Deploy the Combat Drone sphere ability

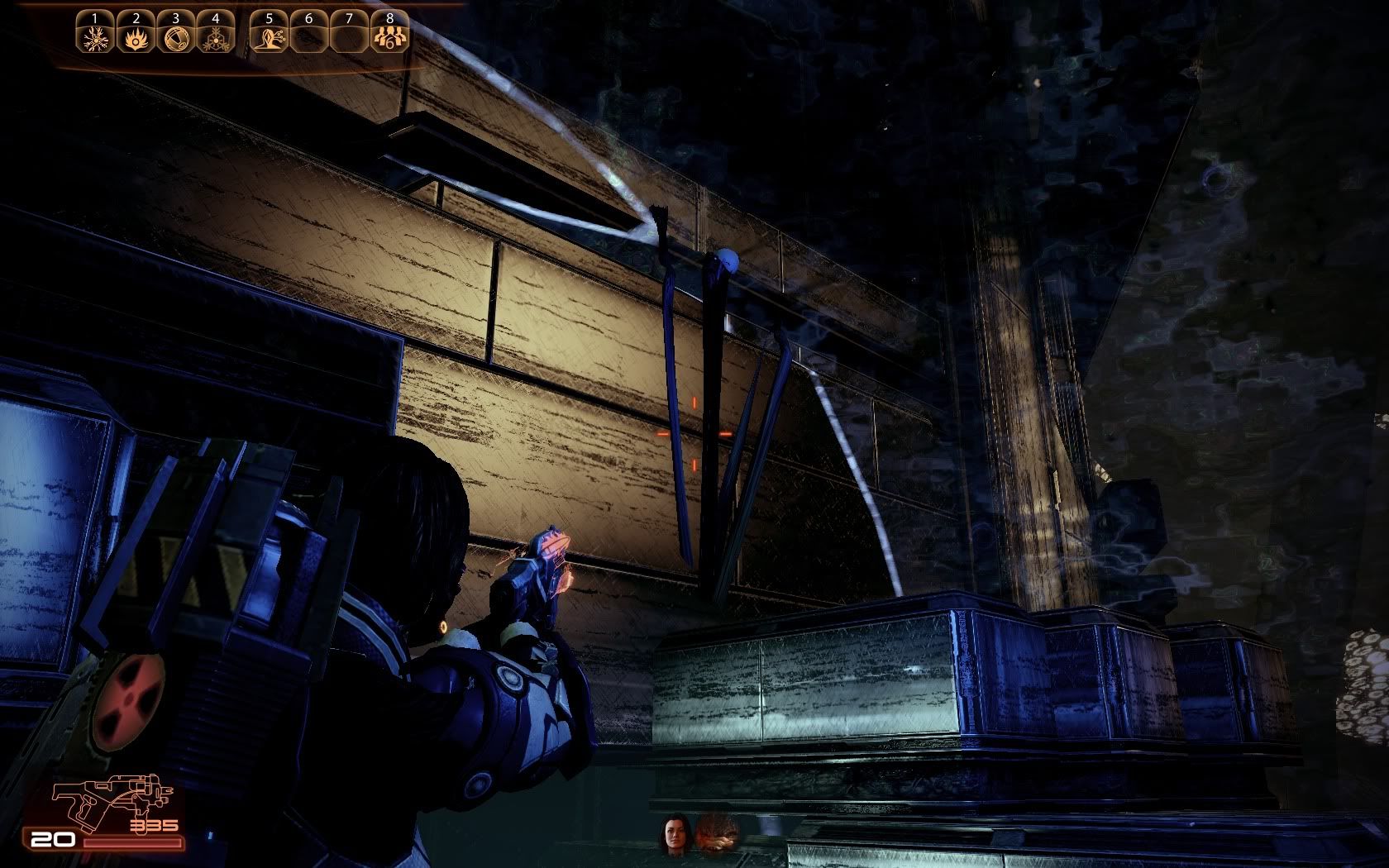tap(176, 38)
